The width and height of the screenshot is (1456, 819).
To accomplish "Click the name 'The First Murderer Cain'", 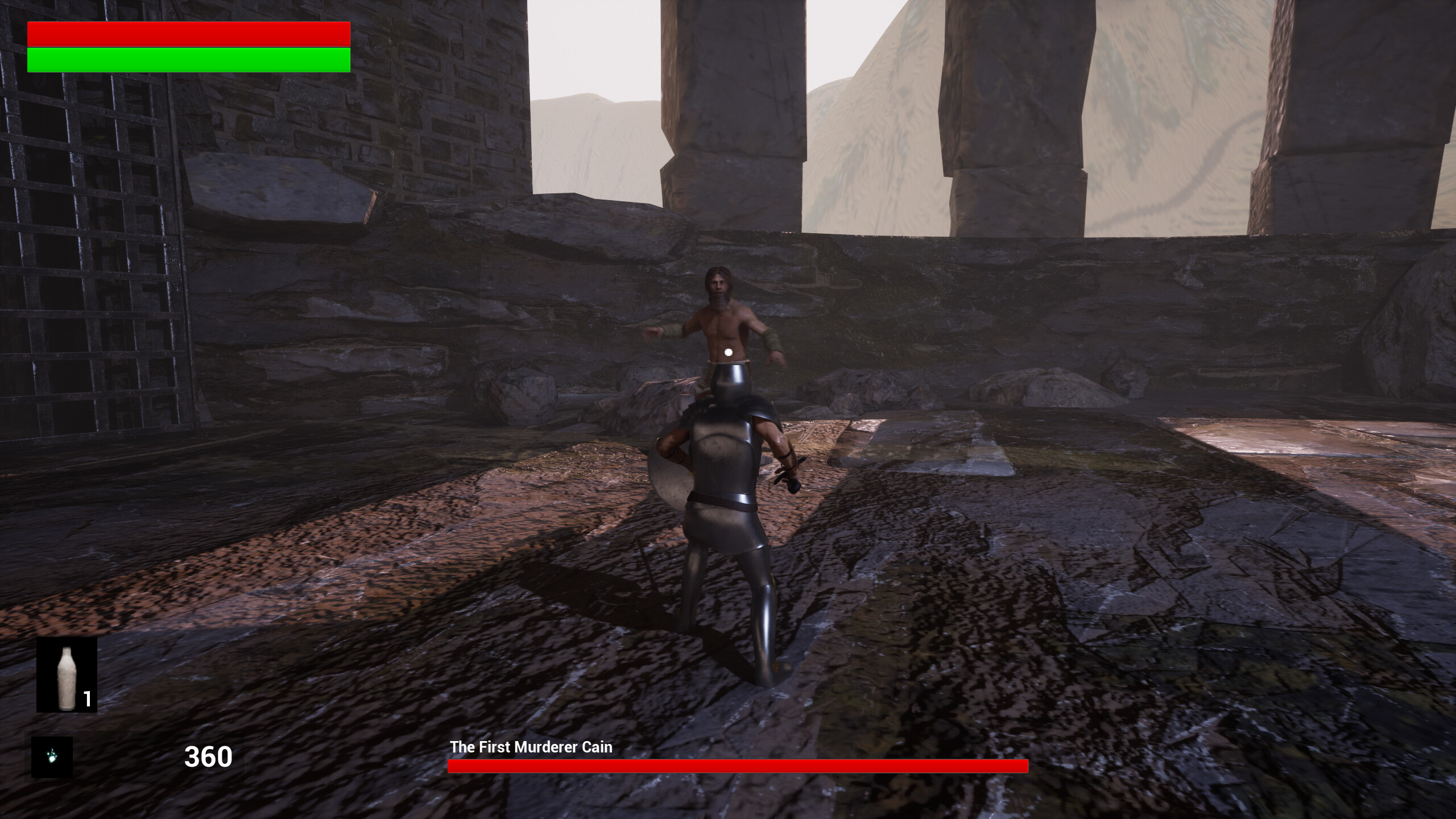I will [x=530, y=747].
